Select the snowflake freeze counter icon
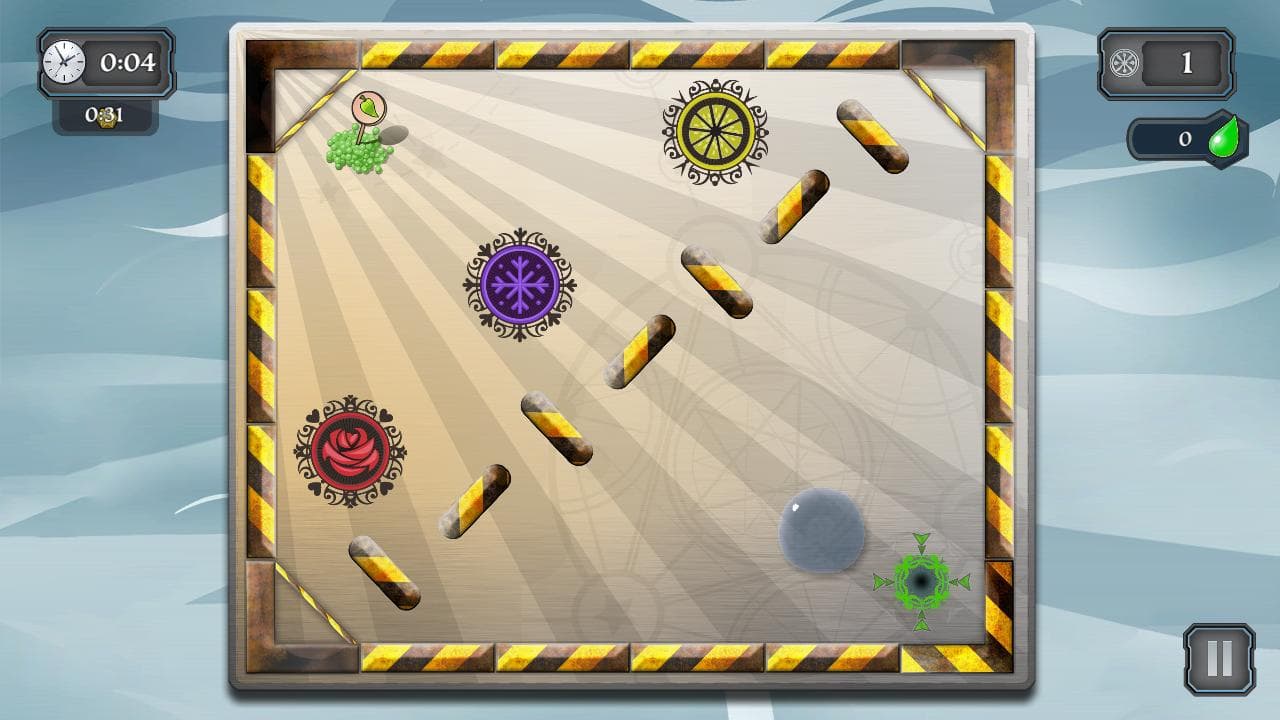This screenshot has width=1280, height=720. point(1122,62)
